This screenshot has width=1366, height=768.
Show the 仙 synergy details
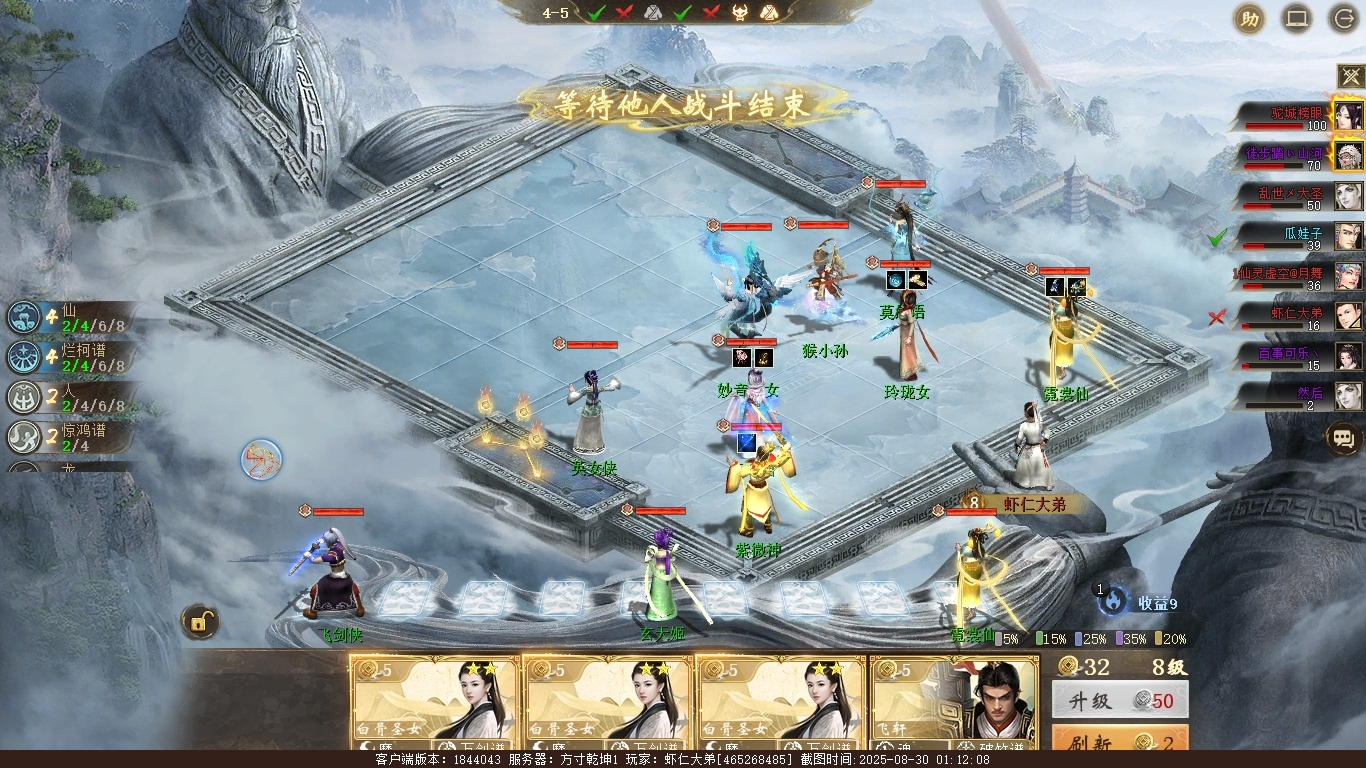(x=68, y=317)
